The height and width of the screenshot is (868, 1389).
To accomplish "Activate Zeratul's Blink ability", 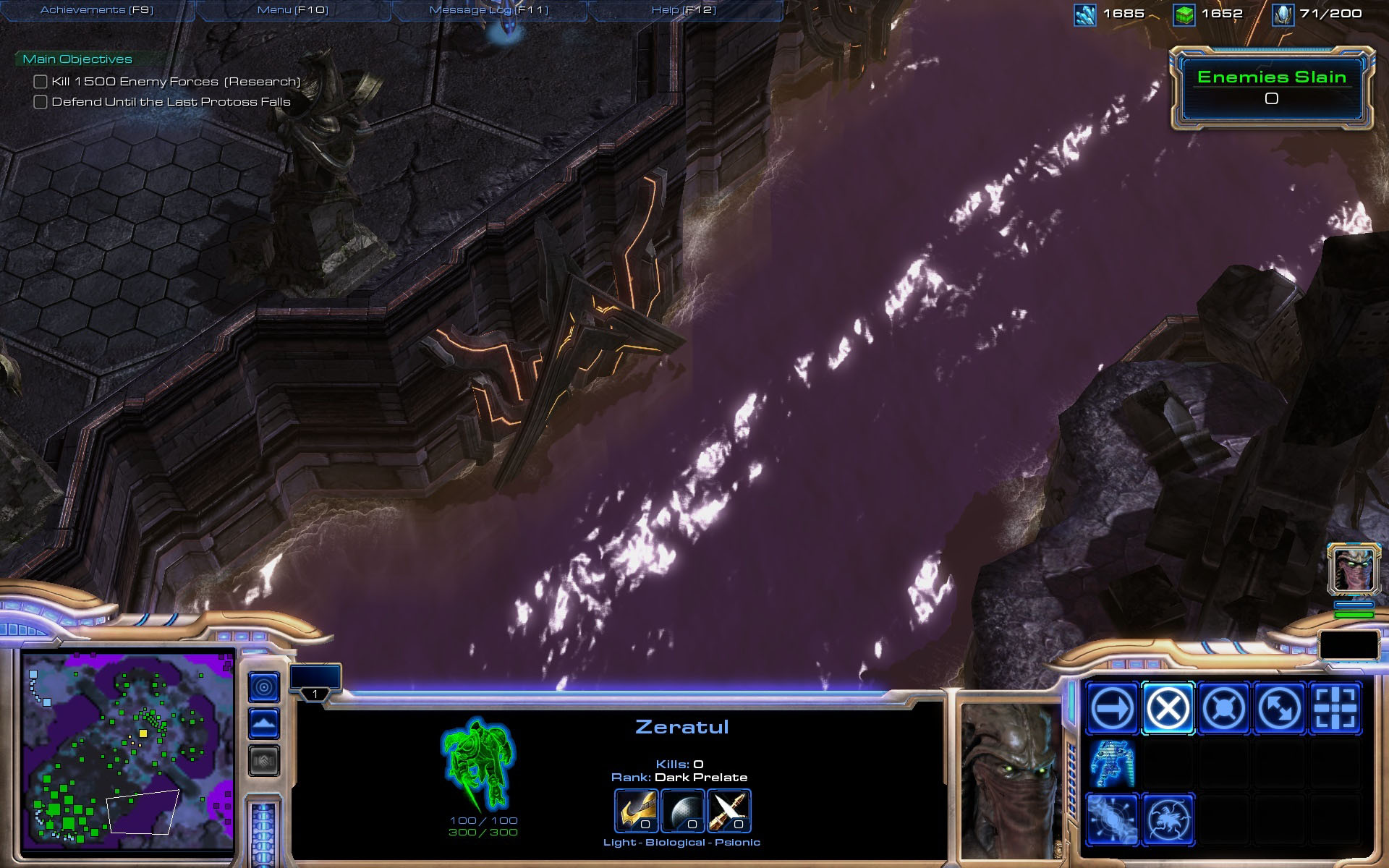I will pos(1112,820).
